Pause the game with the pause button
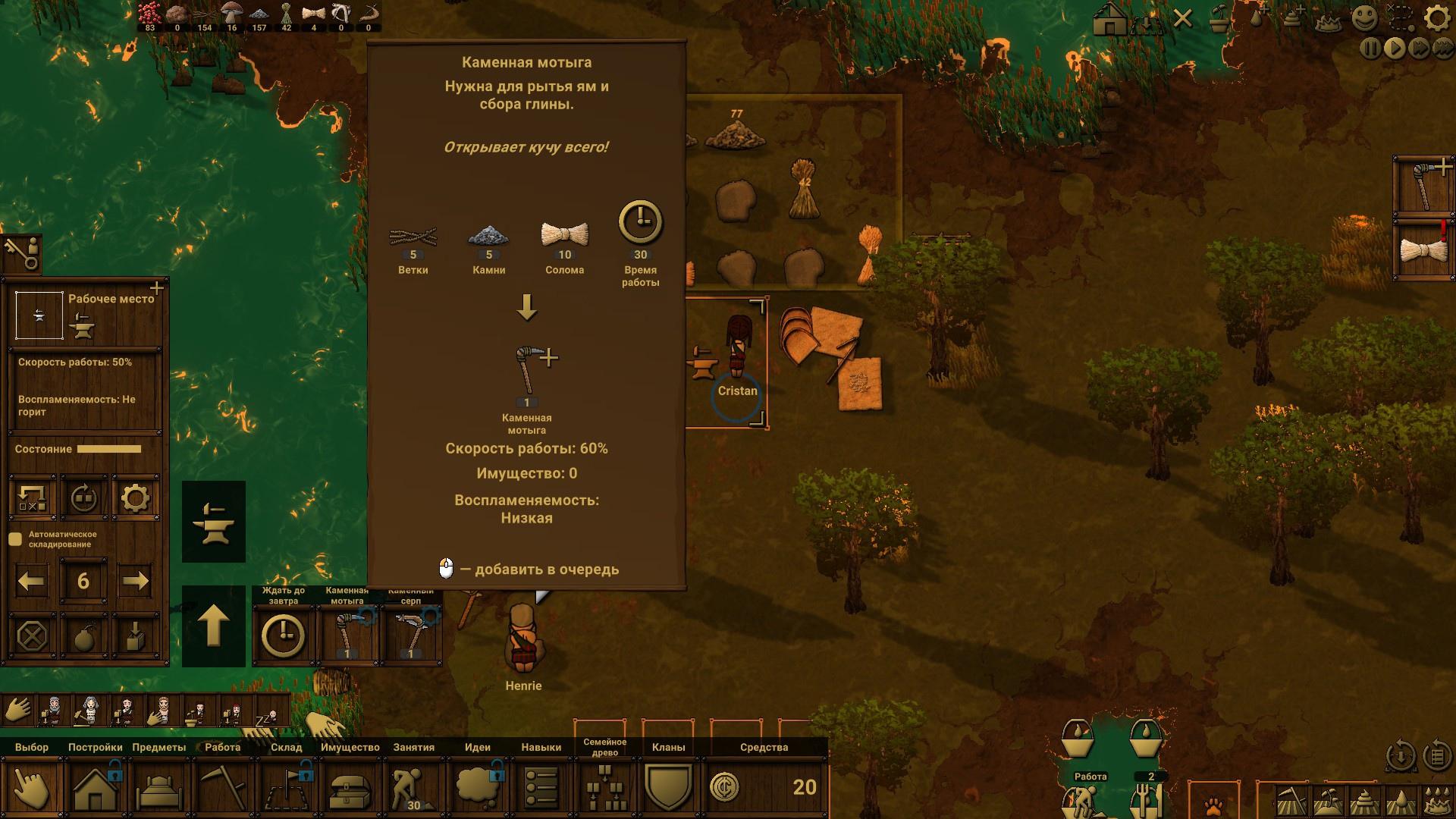This screenshot has width=1456, height=819. pyautogui.click(x=1370, y=49)
